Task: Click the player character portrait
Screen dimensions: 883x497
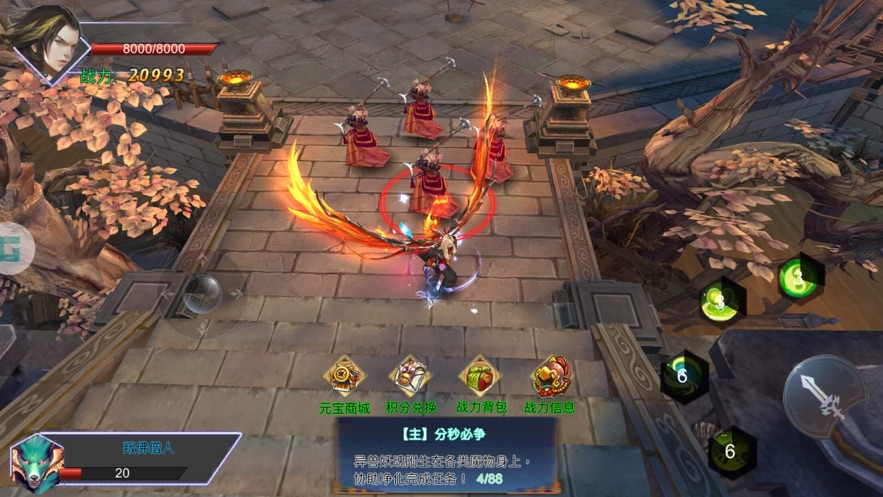Action: pos(45,40)
